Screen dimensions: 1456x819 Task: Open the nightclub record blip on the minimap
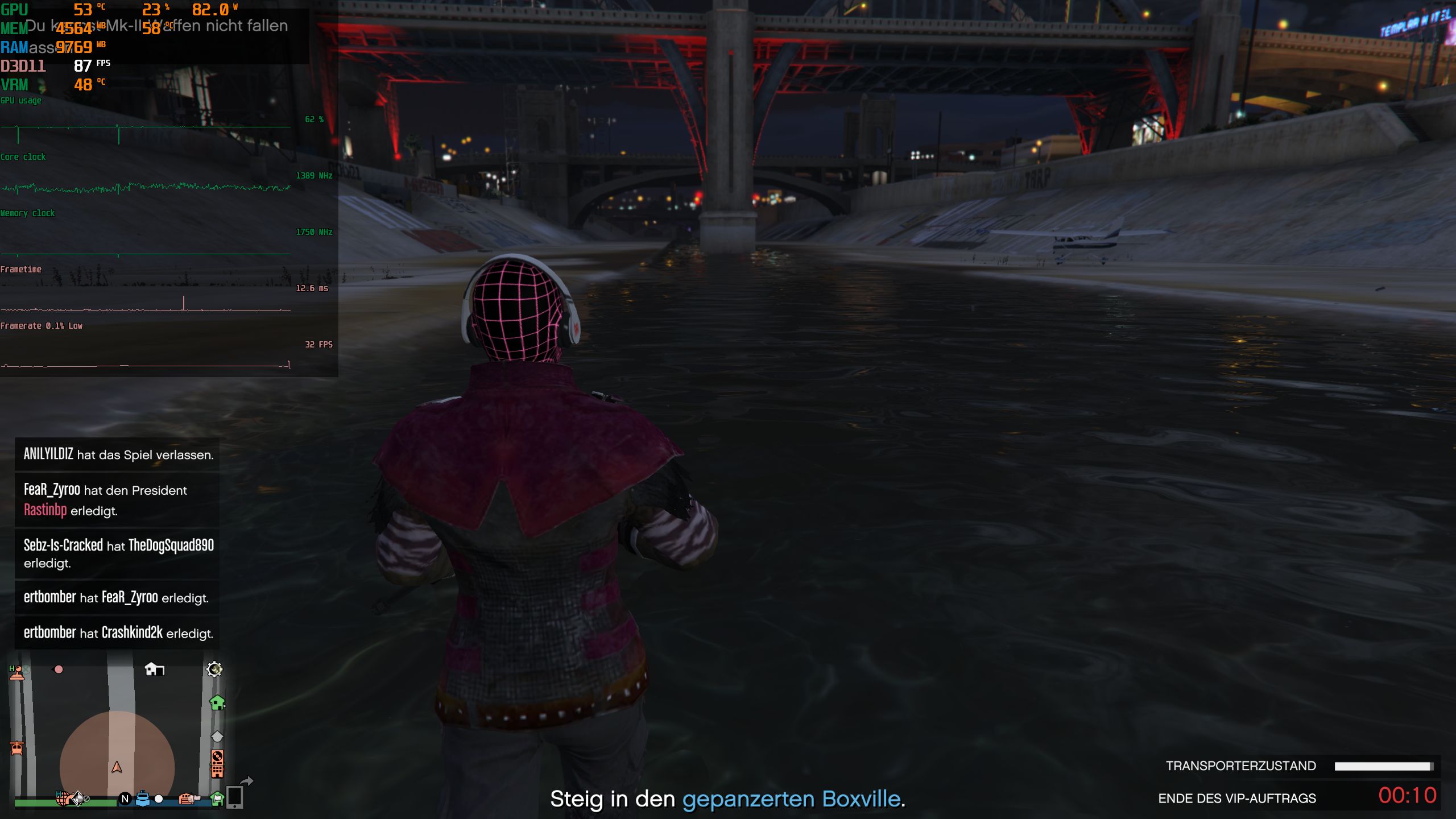point(217,760)
